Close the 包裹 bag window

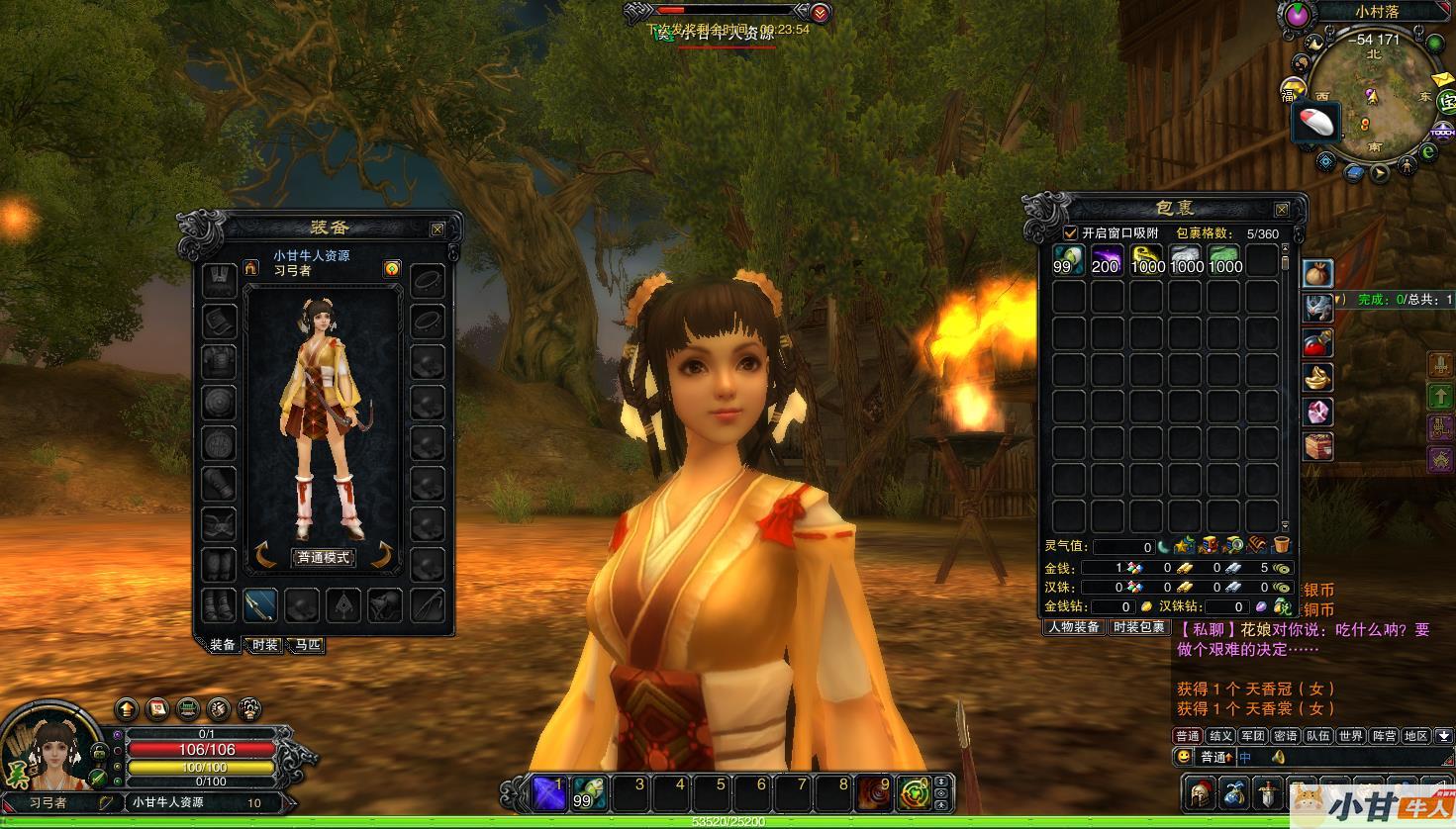click(1282, 210)
